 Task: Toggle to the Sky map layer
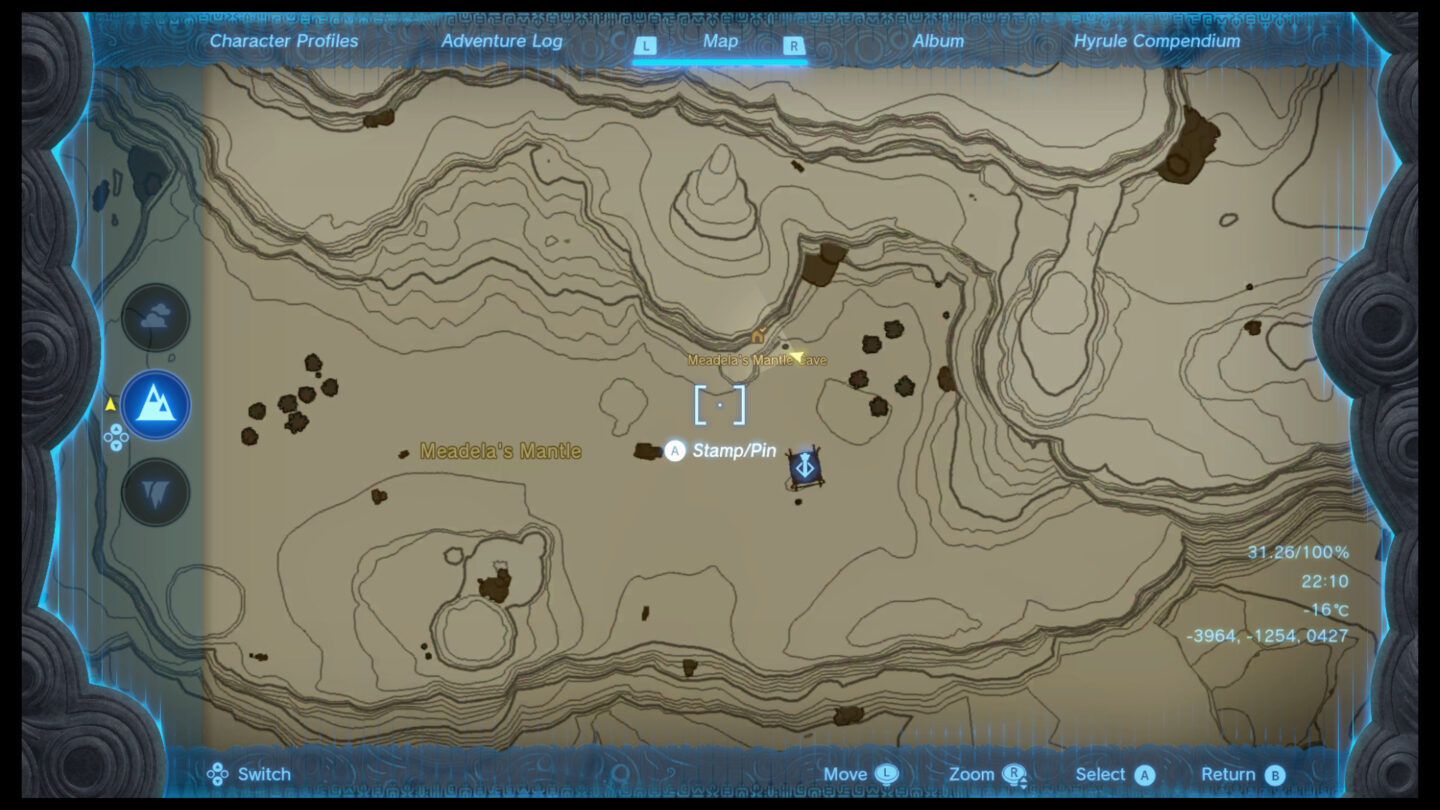tap(155, 317)
